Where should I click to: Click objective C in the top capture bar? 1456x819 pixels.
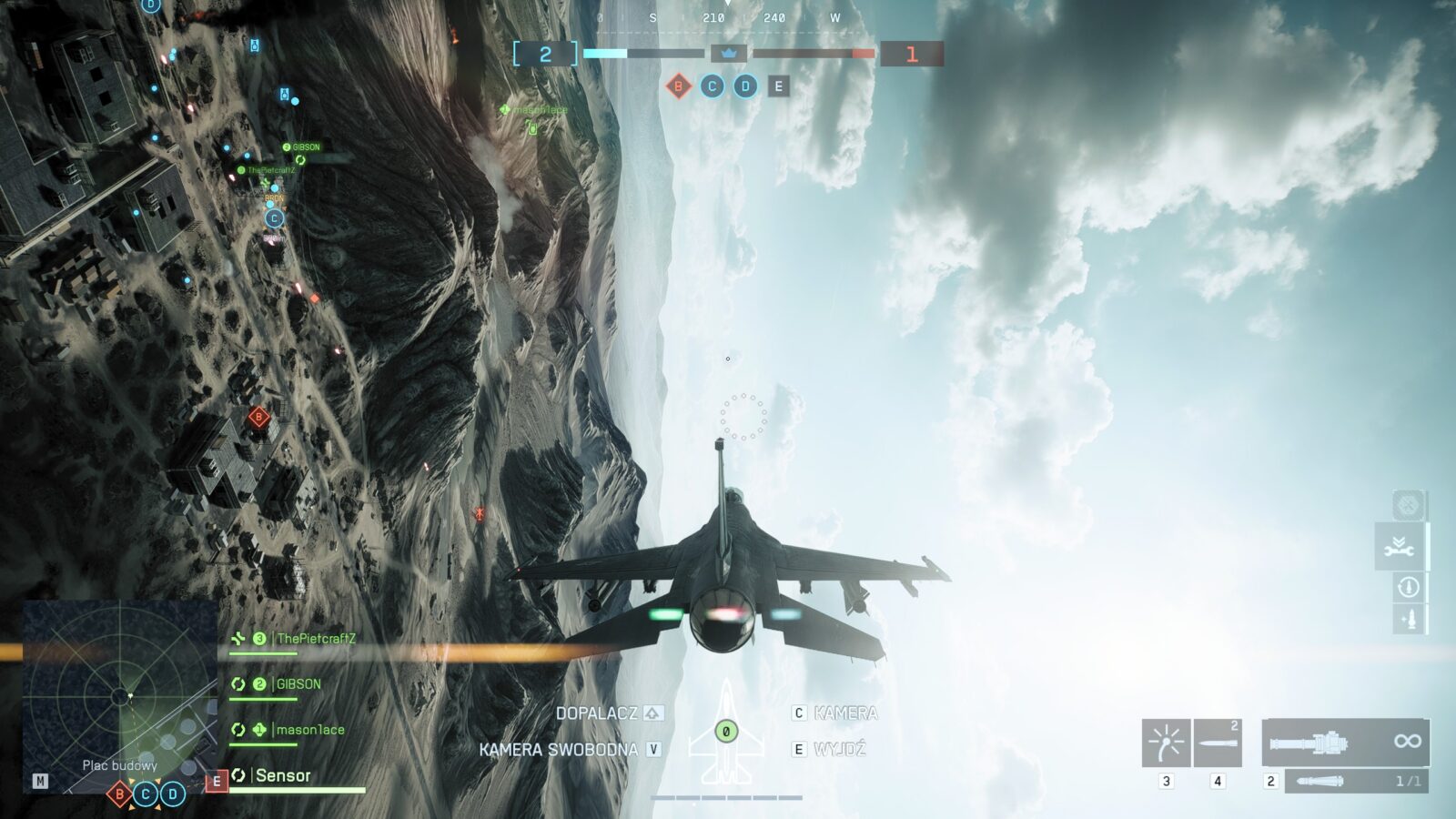coord(712,86)
